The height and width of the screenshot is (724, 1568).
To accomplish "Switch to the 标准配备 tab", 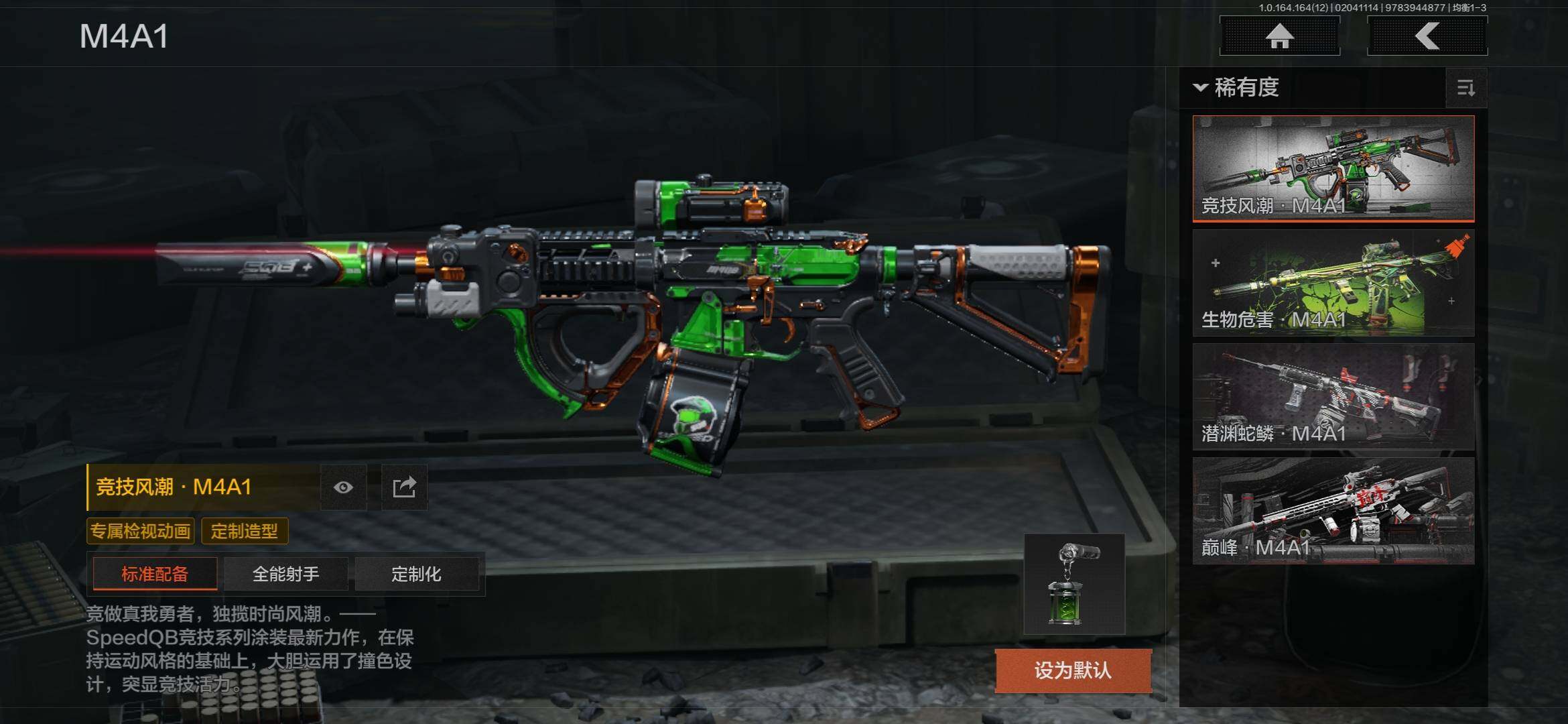I will [x=155, y=574].
